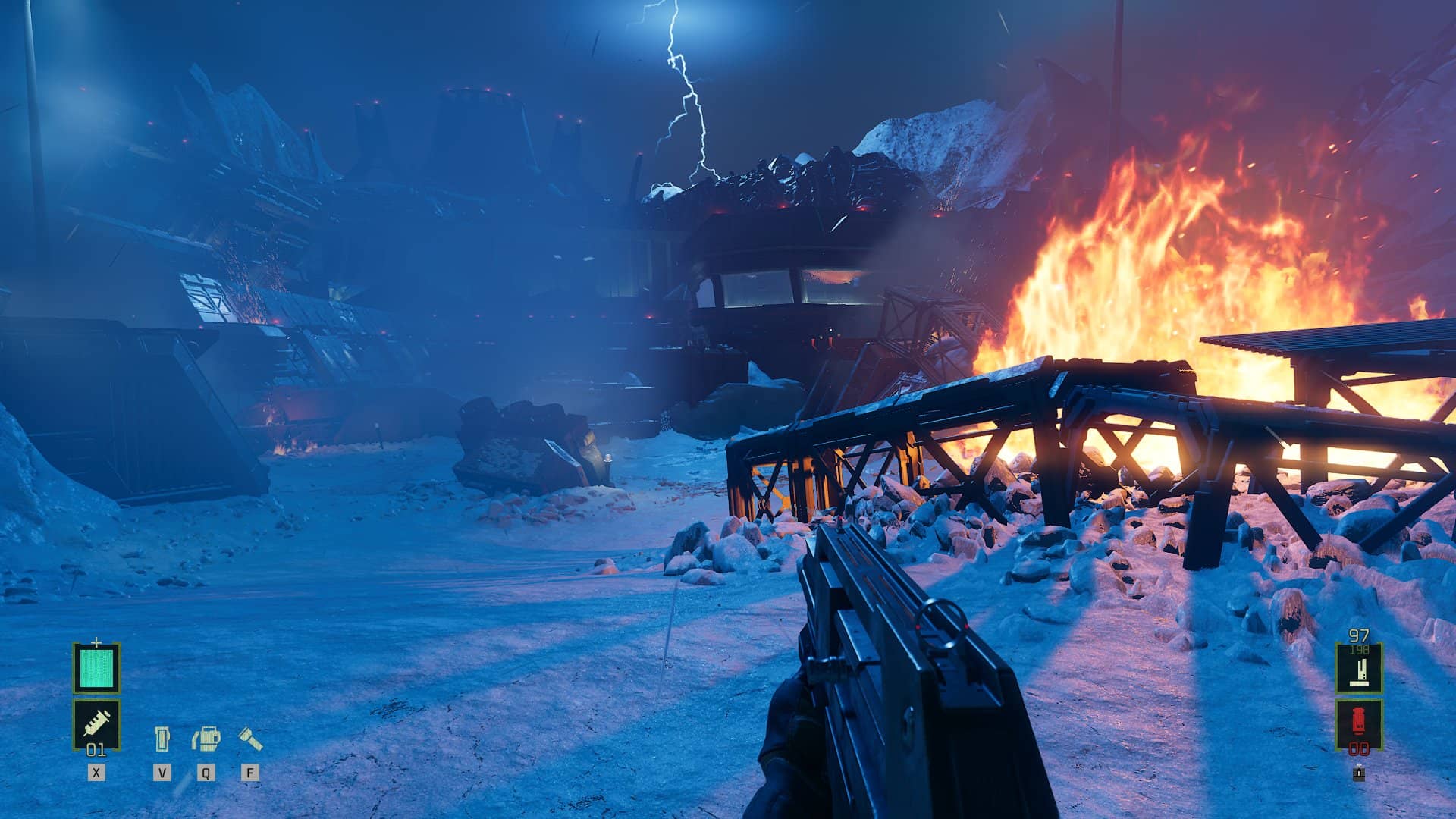Choose the red grenade ammo slot
The width and height of the screenshot is (1456, 819).
(x=1358, y=723)
